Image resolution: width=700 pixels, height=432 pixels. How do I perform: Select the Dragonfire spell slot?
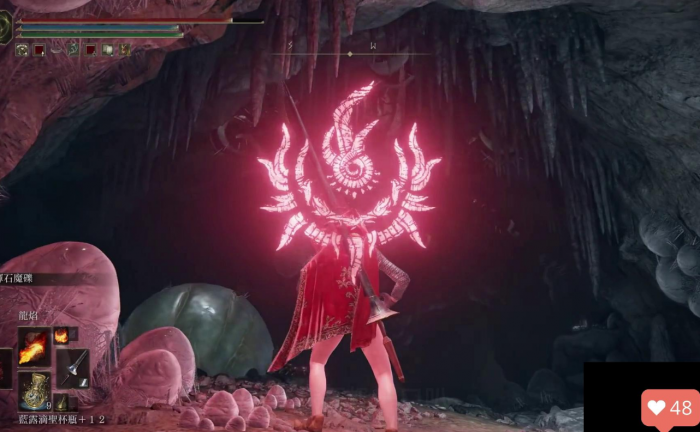tap(34, 346)
